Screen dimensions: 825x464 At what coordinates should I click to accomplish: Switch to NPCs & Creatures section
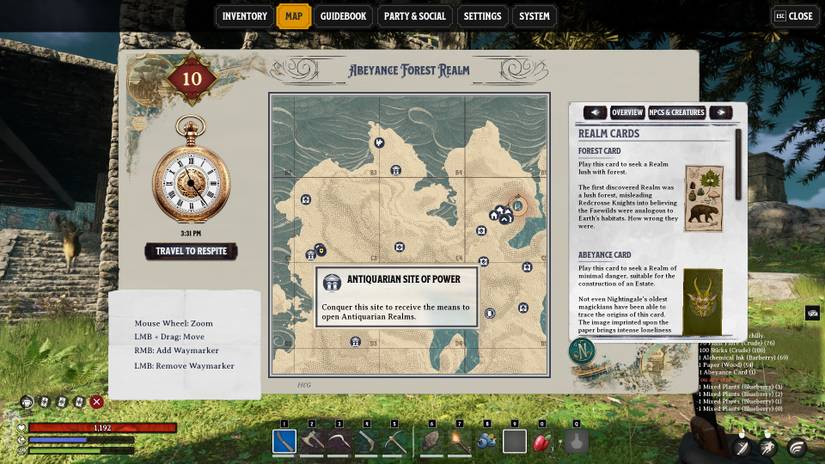[677, 113]
